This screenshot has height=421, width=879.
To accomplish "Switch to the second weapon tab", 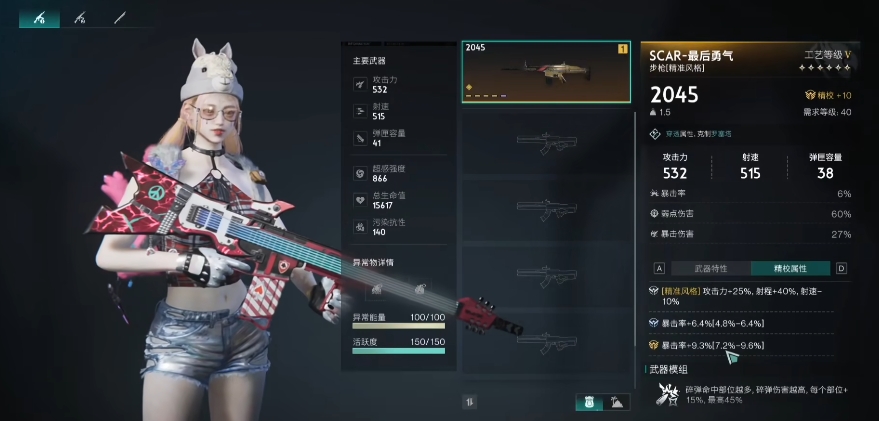I will click(x=80, y=17).
